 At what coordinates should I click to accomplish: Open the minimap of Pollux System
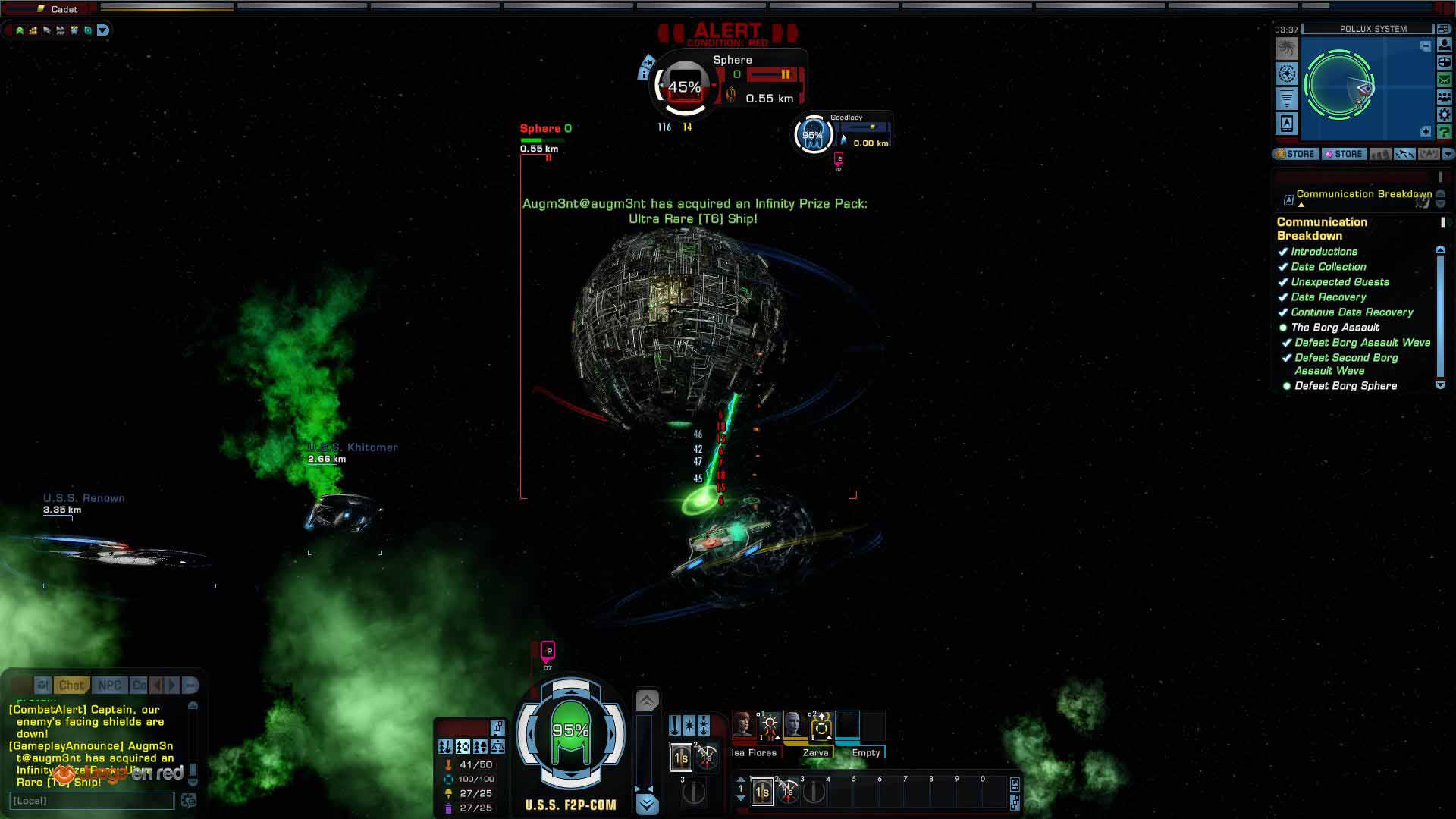(x=1350, y=85)
